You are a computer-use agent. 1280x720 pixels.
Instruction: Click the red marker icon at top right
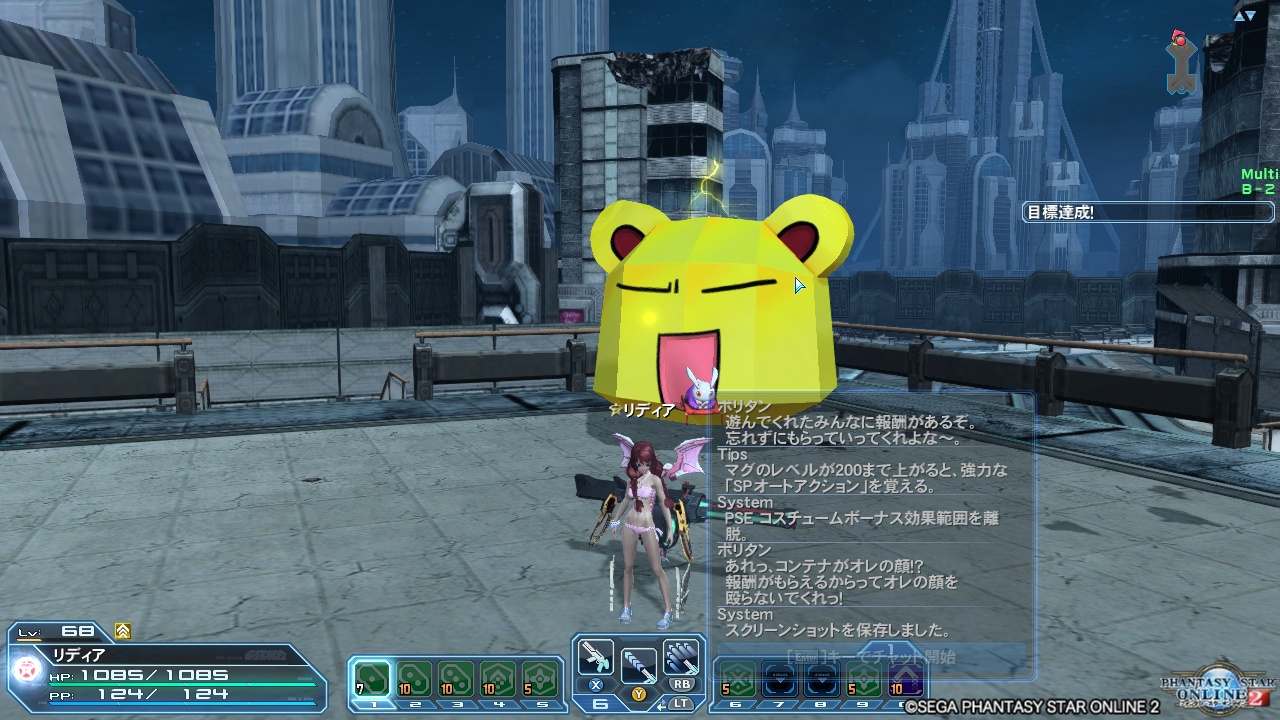pos(1180,42)
